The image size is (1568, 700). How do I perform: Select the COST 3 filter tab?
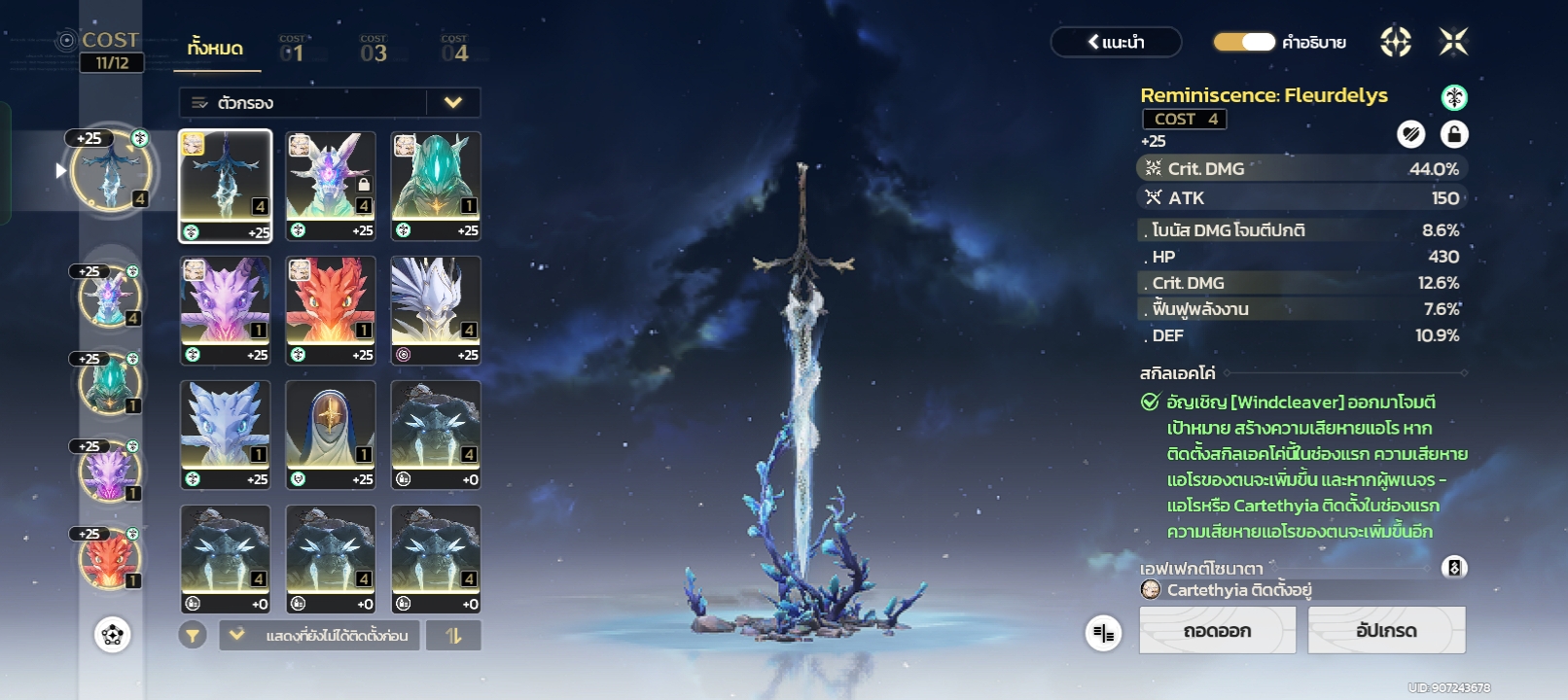(x=374, y=50)
